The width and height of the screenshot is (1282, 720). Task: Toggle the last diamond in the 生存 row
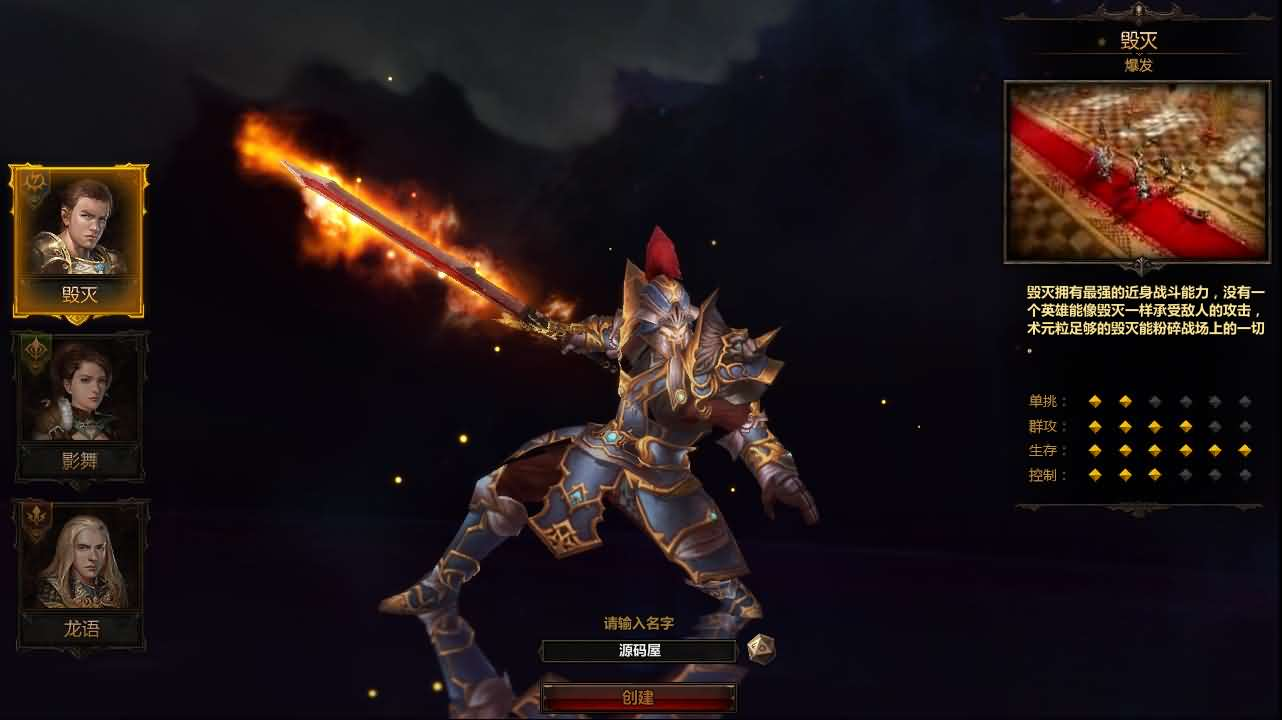pos(1245,450)
